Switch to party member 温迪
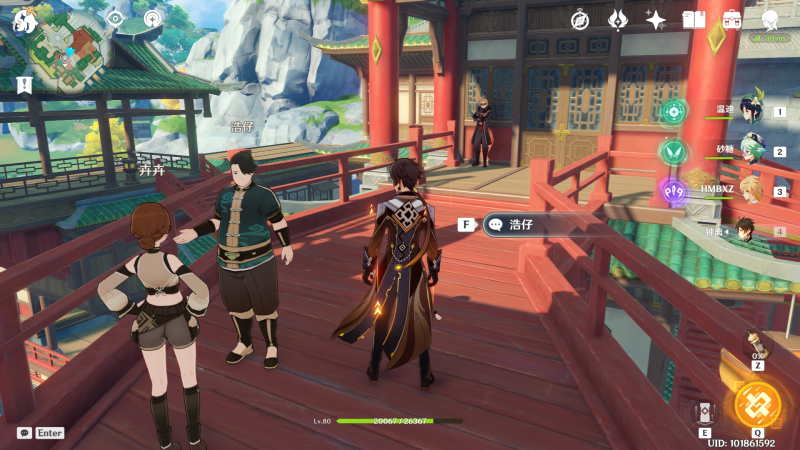This screenshot has width=800, height=450. point(750,110)
